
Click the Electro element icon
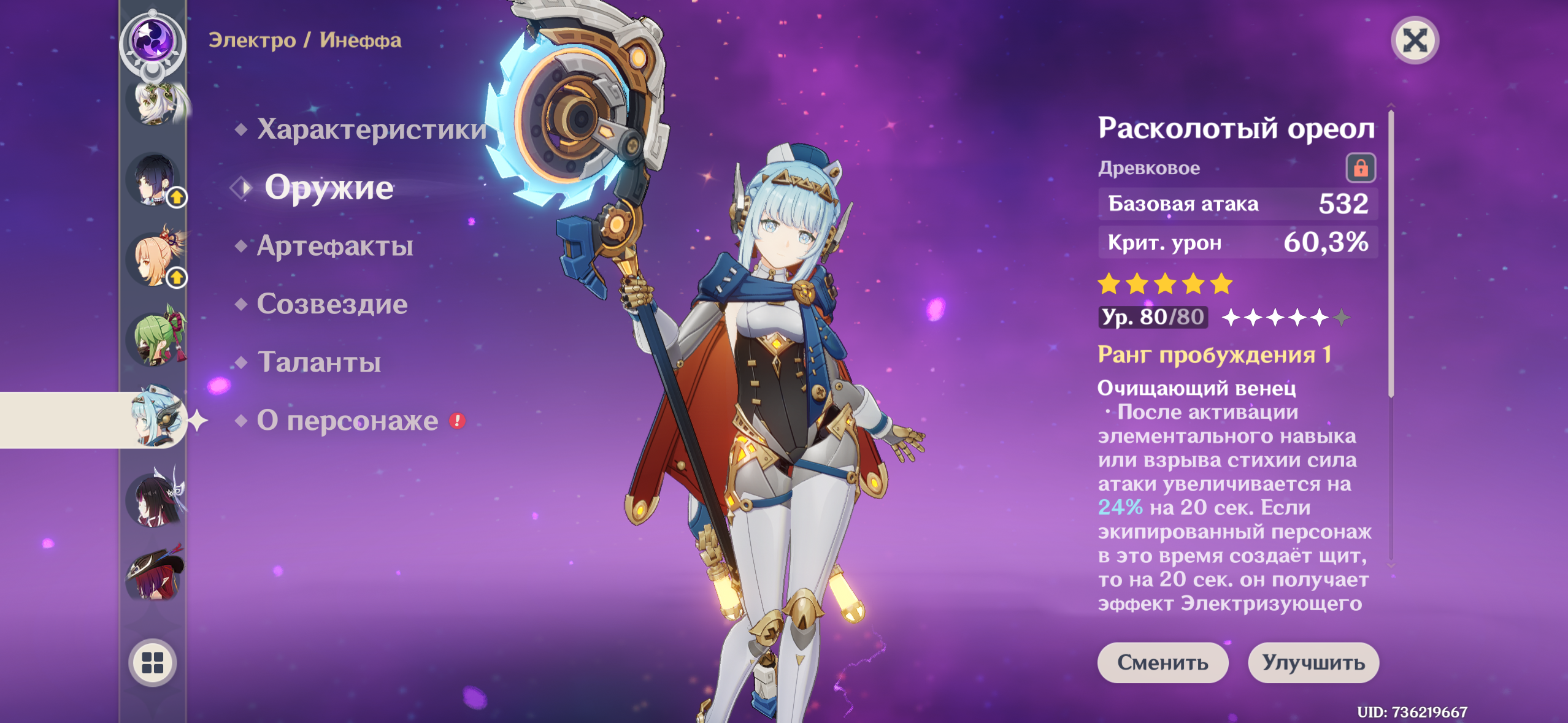pyautogui.click(x=152, y=40)
